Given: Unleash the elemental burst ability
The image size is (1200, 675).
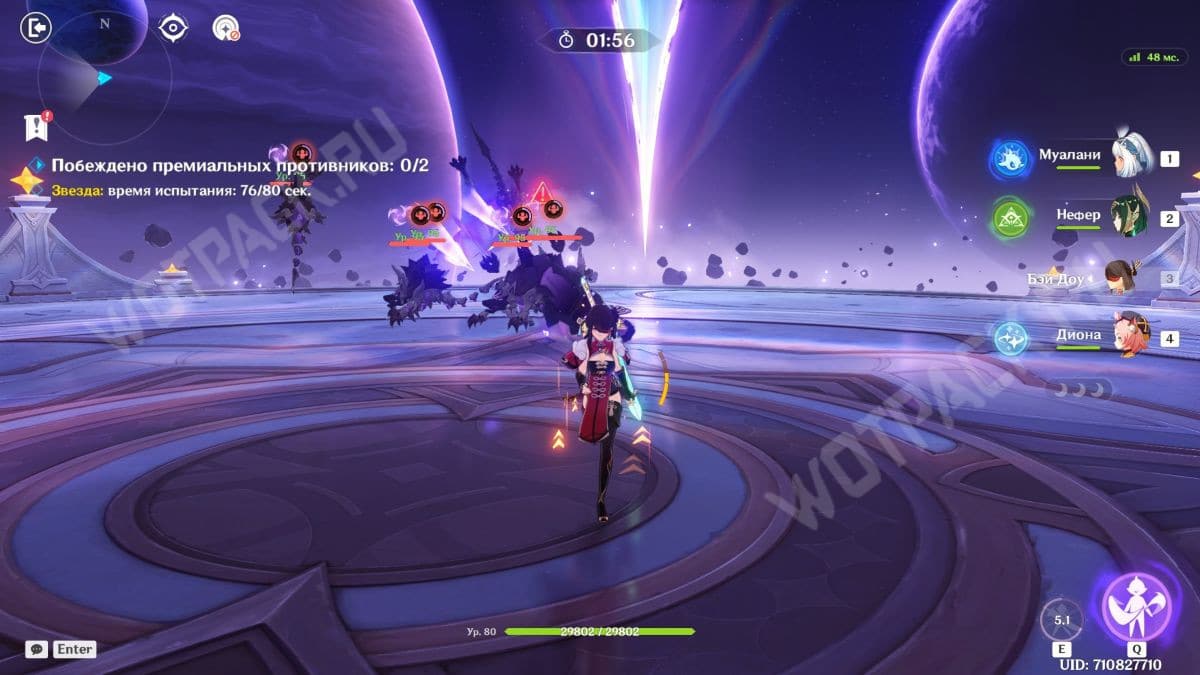Looking at the screenshot, I should 1137,607.
